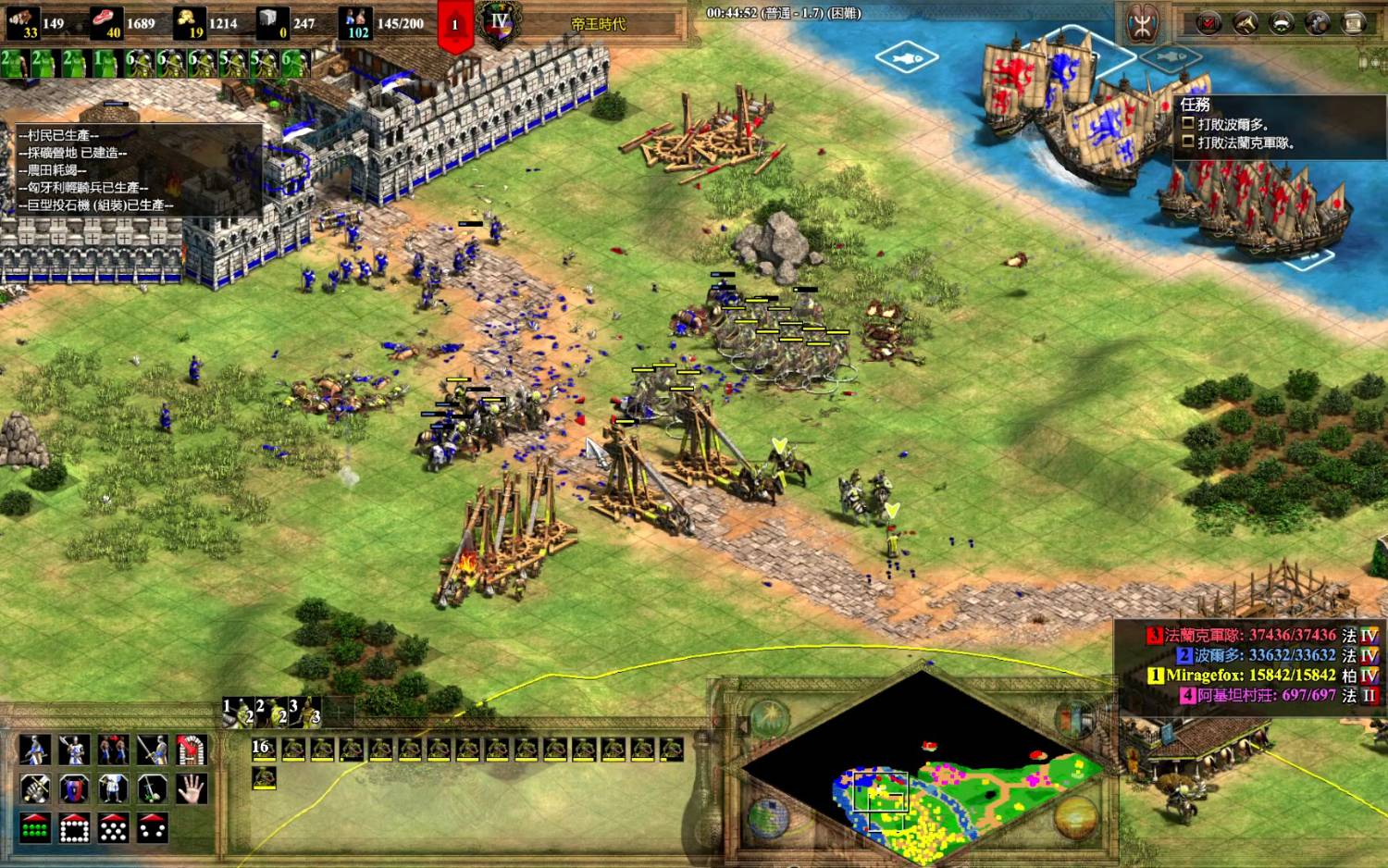This screenshot has width=1388, height=868.
Task: Select control group 1 portrait
Action: pyautogui.click(x=241, y=713)
